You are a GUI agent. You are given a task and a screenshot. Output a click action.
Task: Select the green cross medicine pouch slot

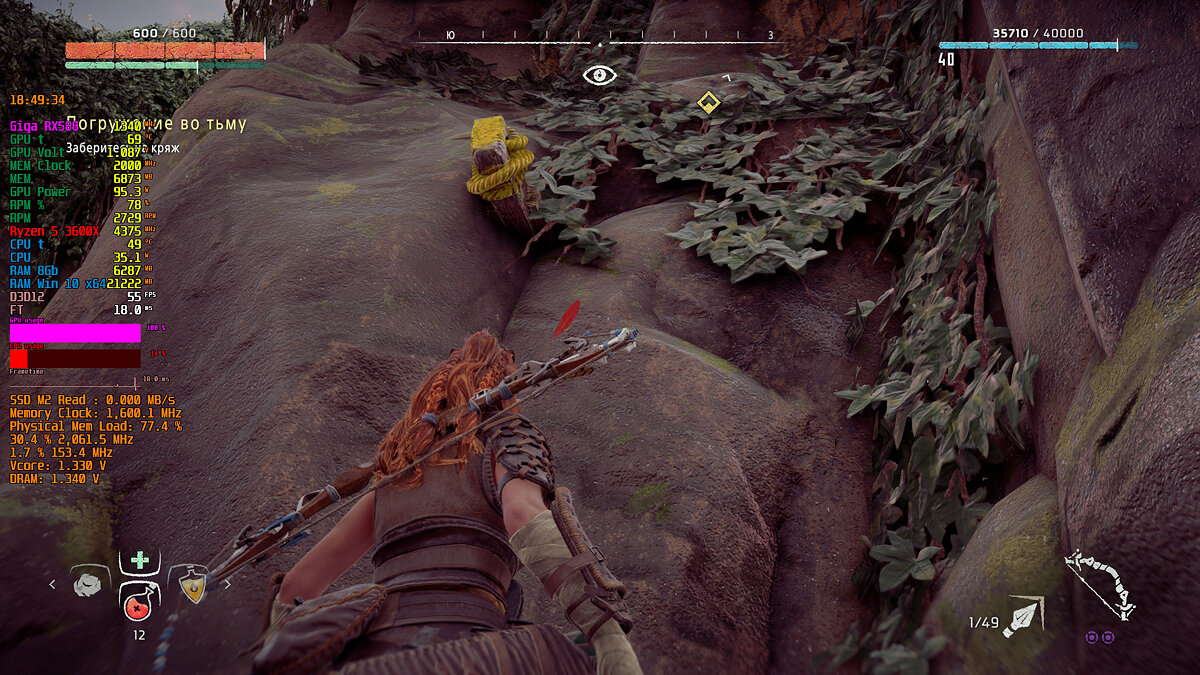pos(139,562)
